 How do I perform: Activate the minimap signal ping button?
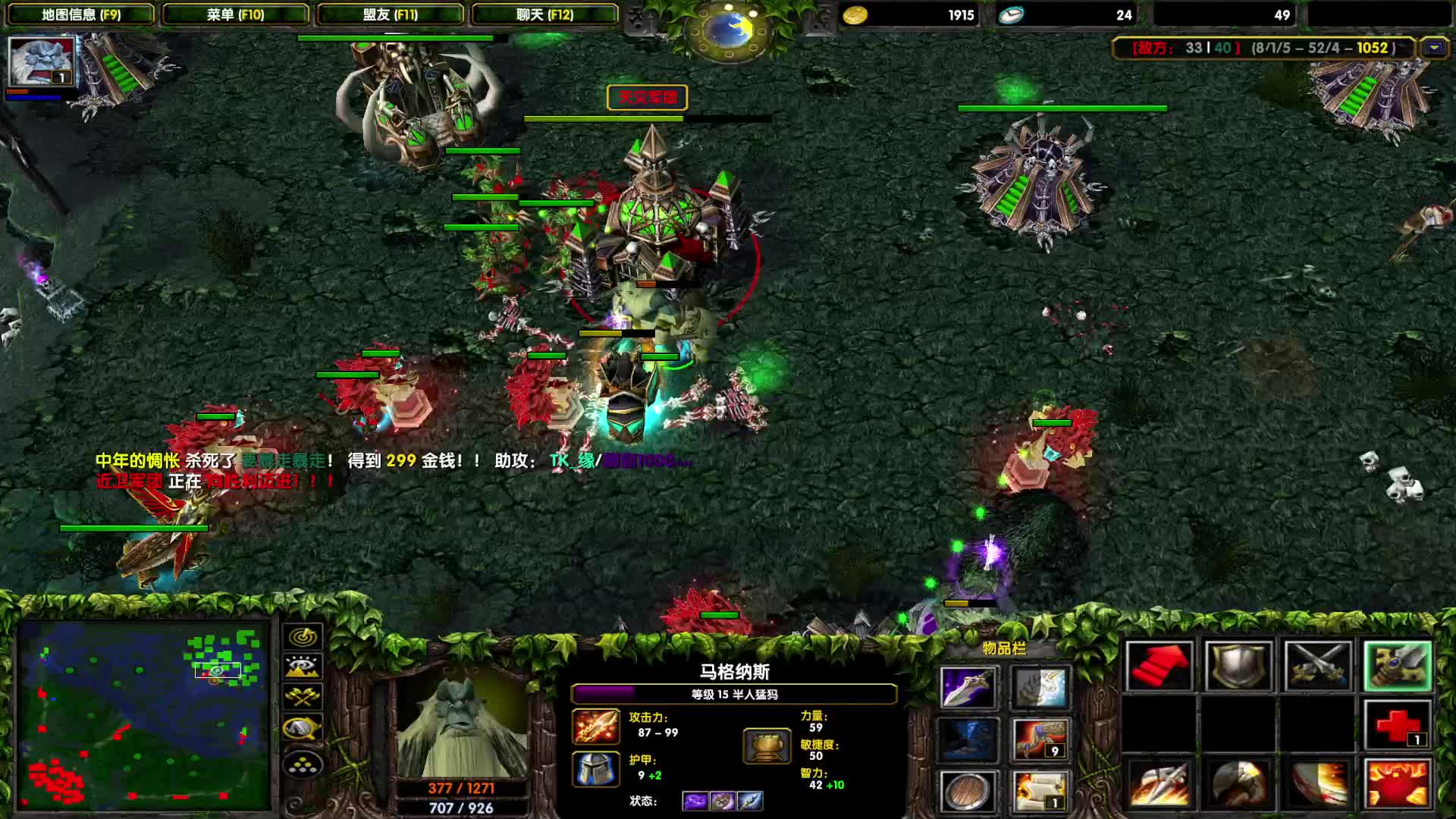(303, 636)
